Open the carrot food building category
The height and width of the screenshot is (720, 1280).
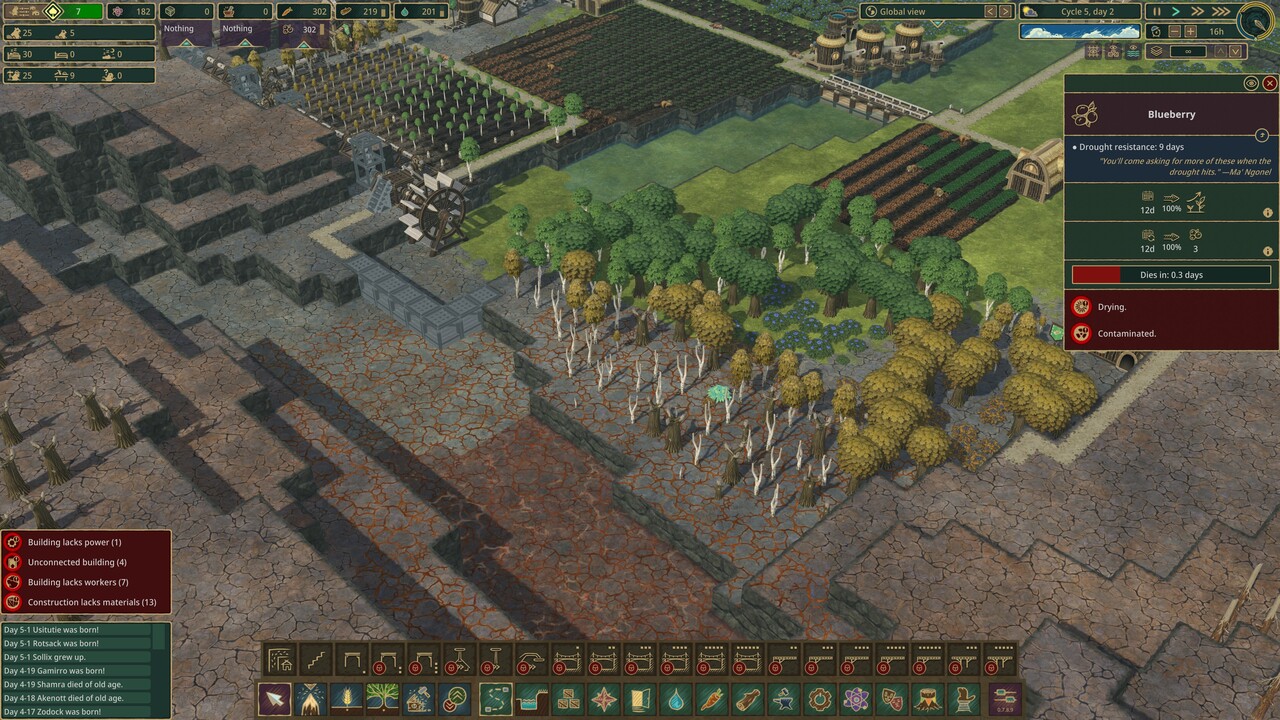(711, 698)
